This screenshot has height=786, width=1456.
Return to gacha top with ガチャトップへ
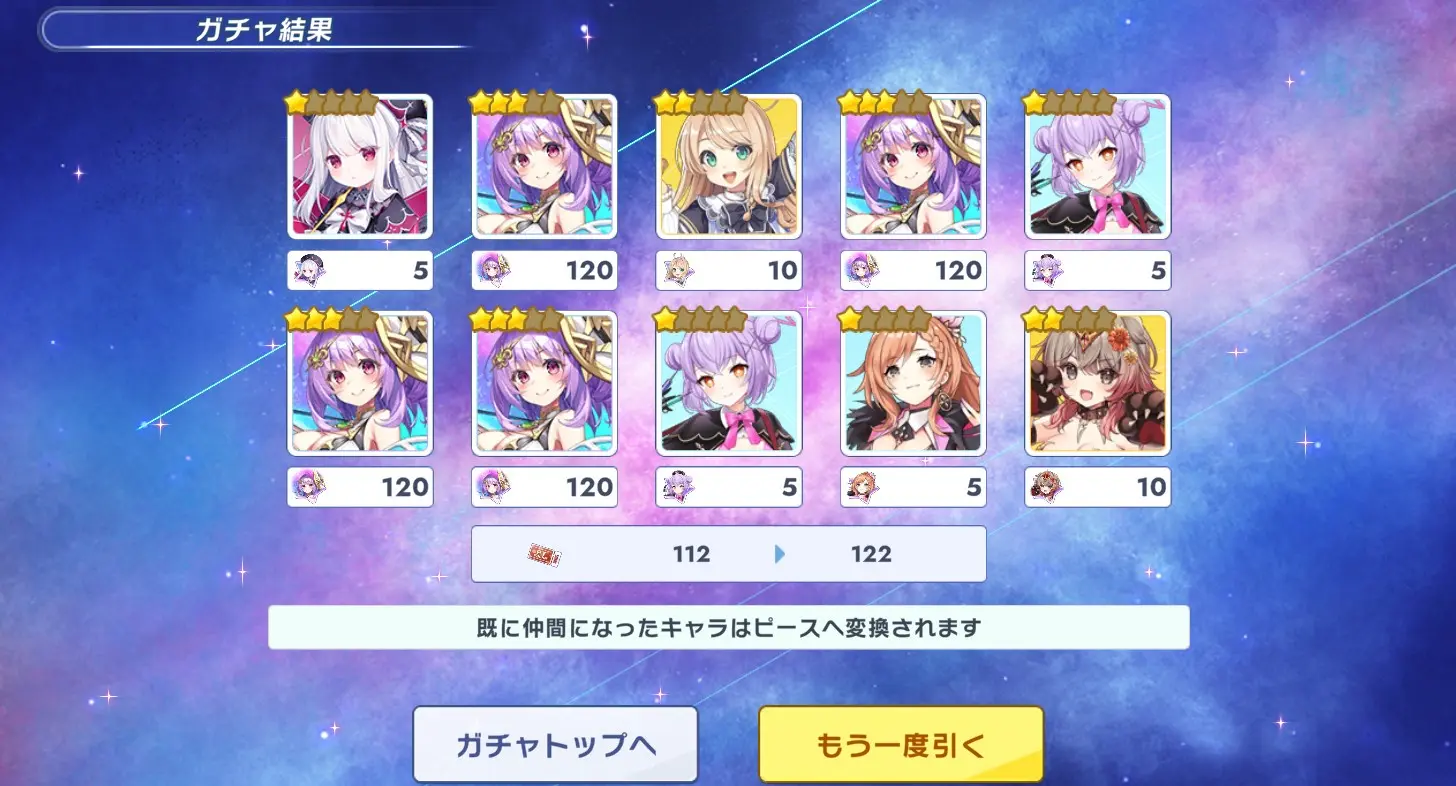click(555, 745)
